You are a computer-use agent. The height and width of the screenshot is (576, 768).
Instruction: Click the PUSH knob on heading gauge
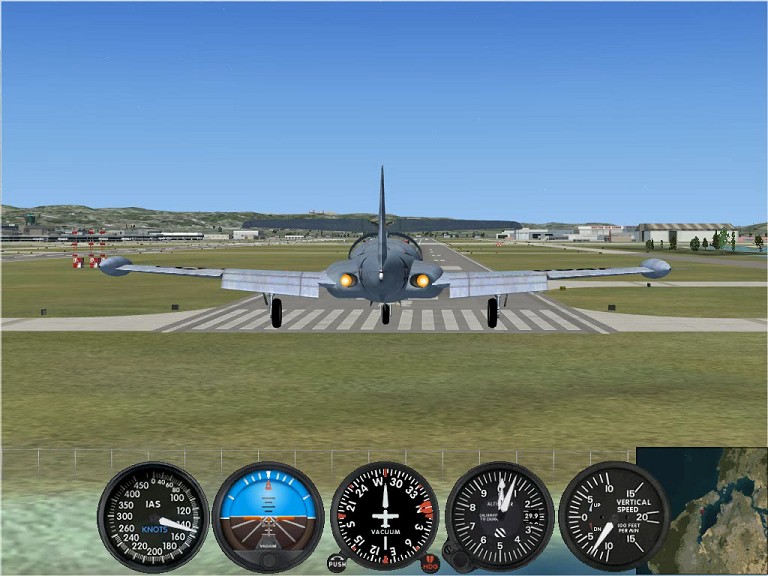click(x=337, y=563)
